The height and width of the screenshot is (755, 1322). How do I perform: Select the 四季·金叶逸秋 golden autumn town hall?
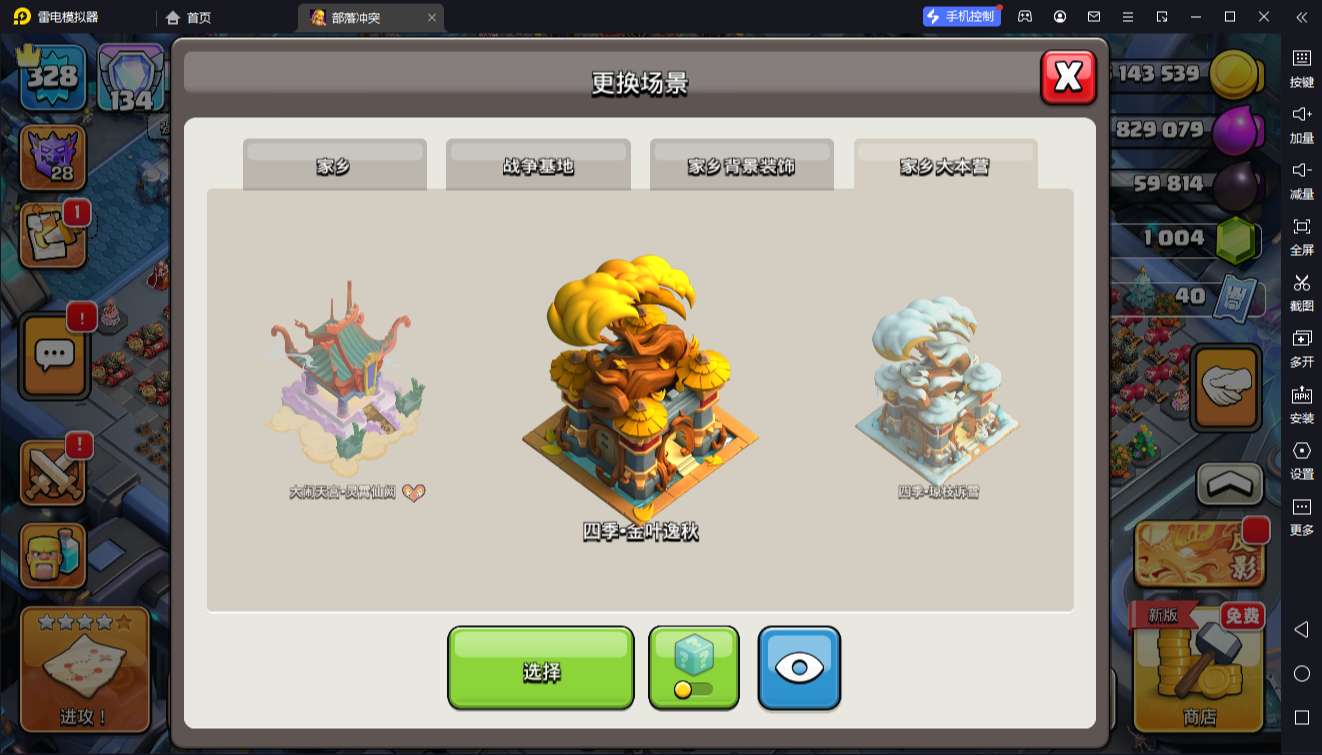point(640,390)
